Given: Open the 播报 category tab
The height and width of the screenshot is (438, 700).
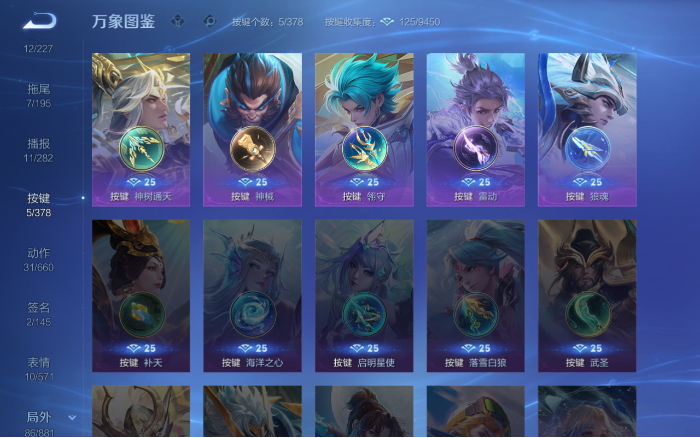Looking at the screenshot, I should pos(39,150).
